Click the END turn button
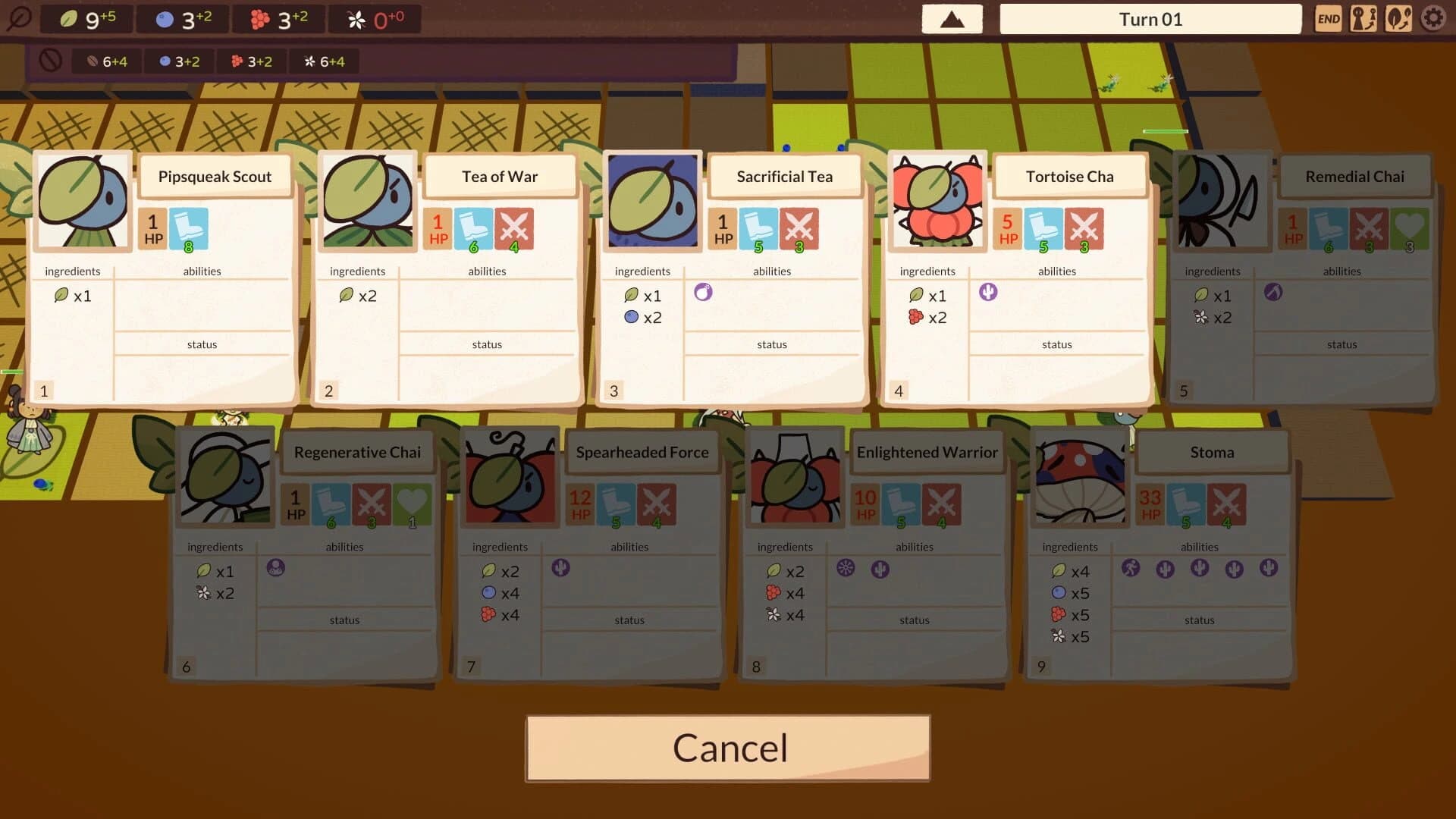The image size is (1456, 819). point(1329,18)
